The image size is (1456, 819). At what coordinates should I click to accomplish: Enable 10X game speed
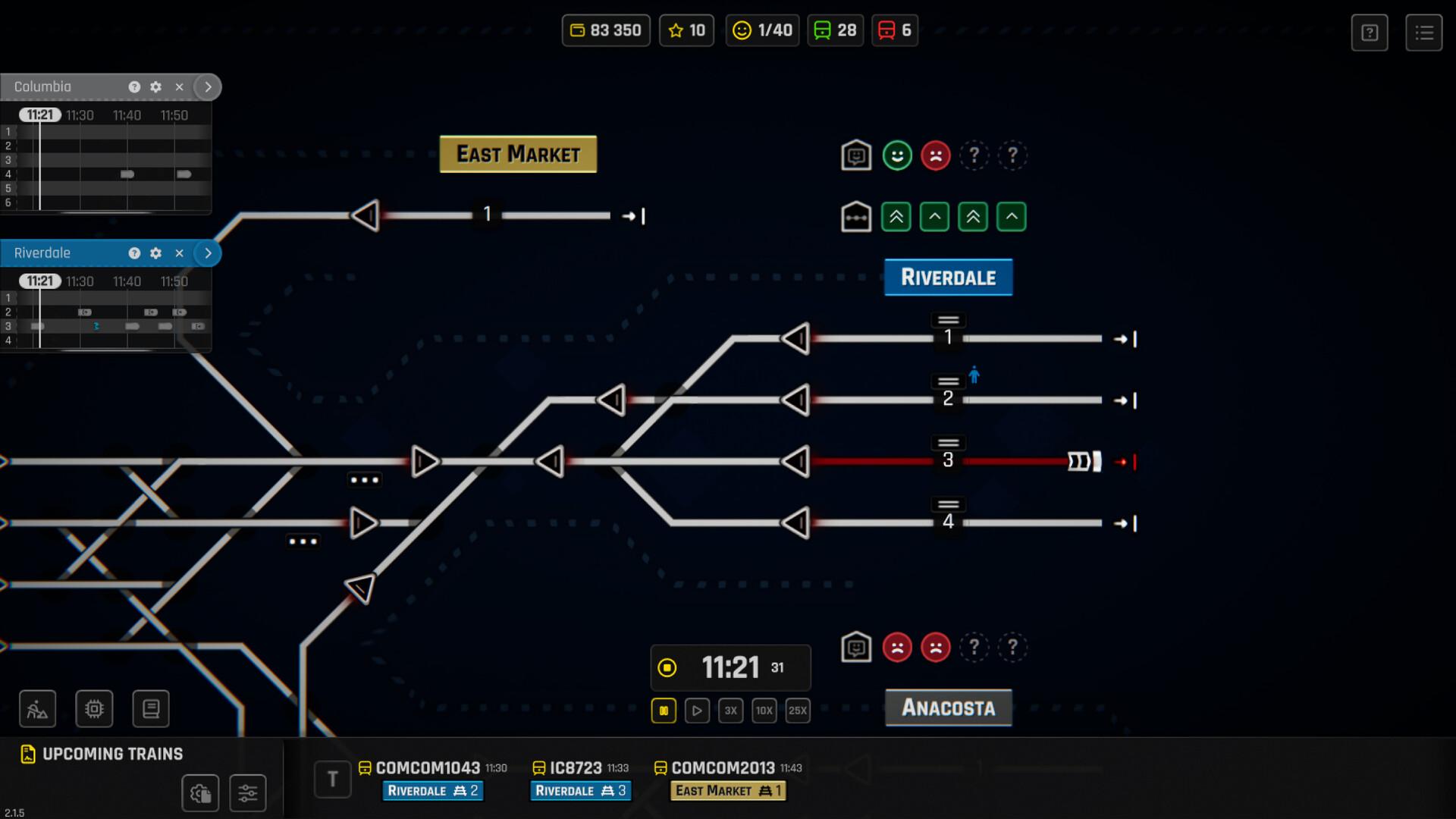[764, 711]
